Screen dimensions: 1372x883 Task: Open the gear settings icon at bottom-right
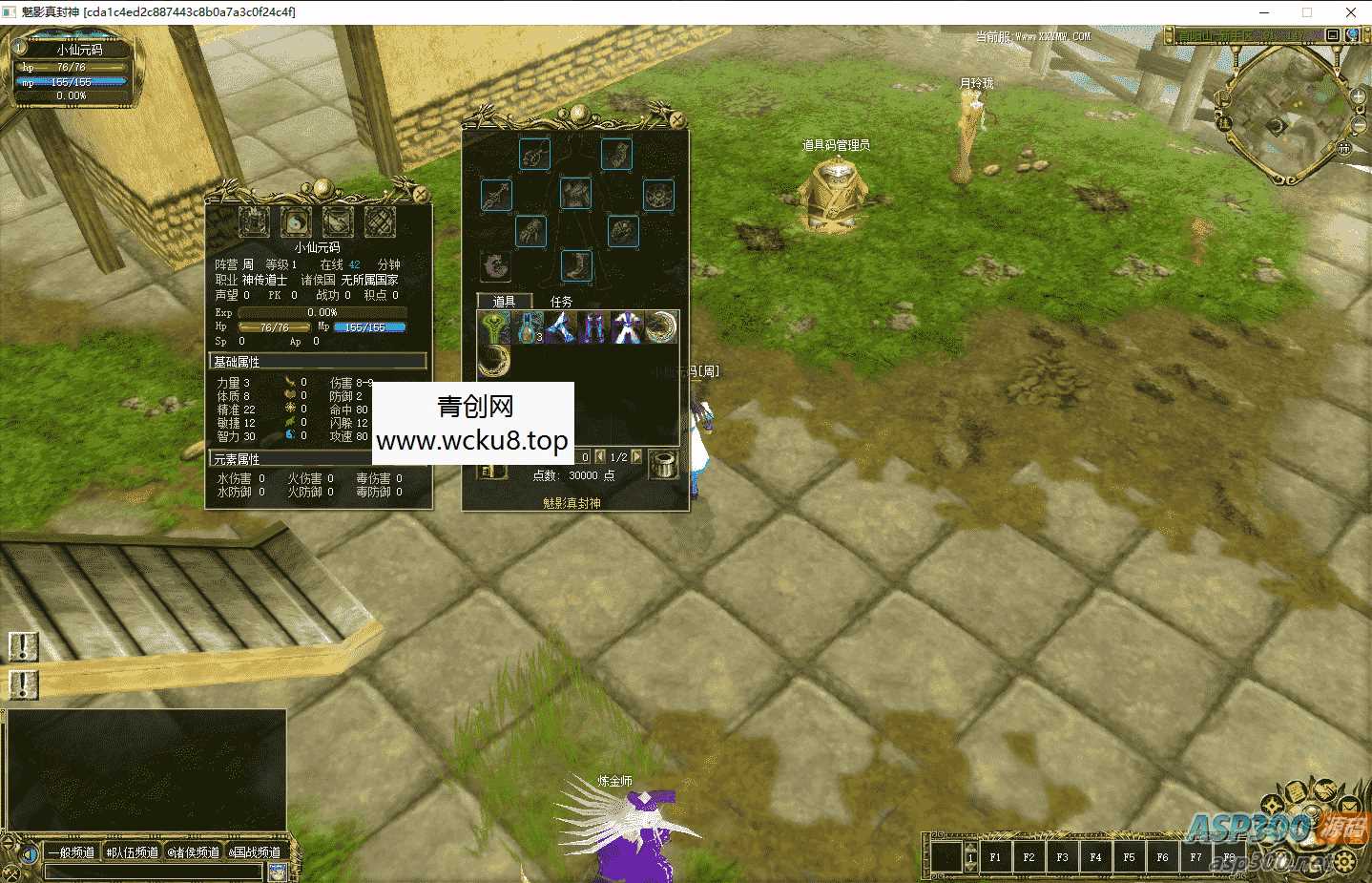tap(1345, 862)
